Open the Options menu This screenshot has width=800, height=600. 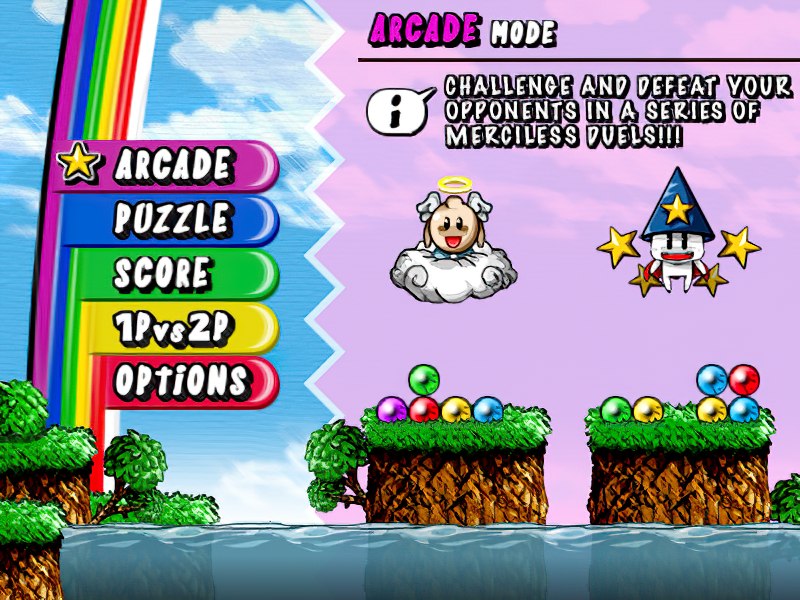point(180,381)
